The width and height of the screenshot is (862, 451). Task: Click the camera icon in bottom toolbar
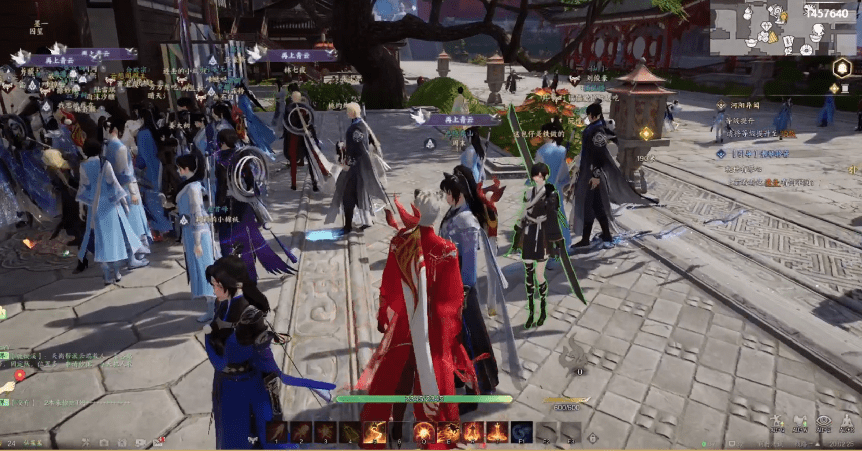coord(103,442)
